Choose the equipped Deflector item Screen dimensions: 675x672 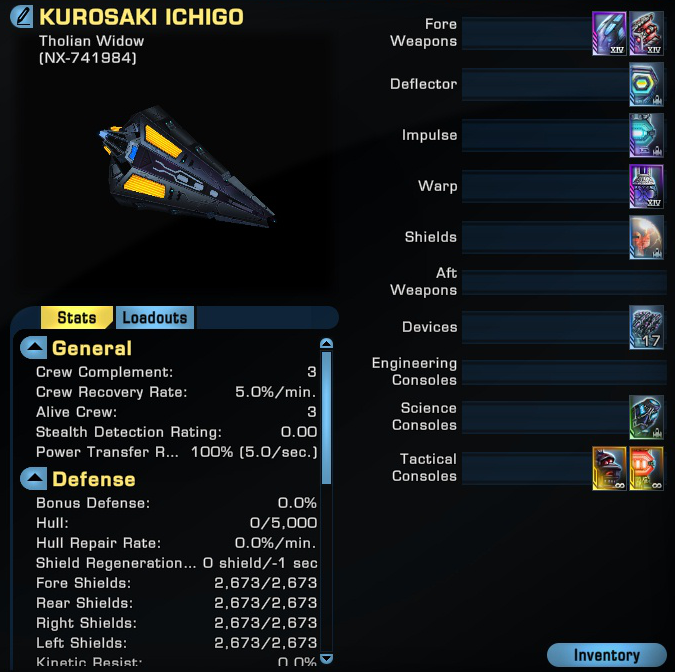click(x=647, y=85)
